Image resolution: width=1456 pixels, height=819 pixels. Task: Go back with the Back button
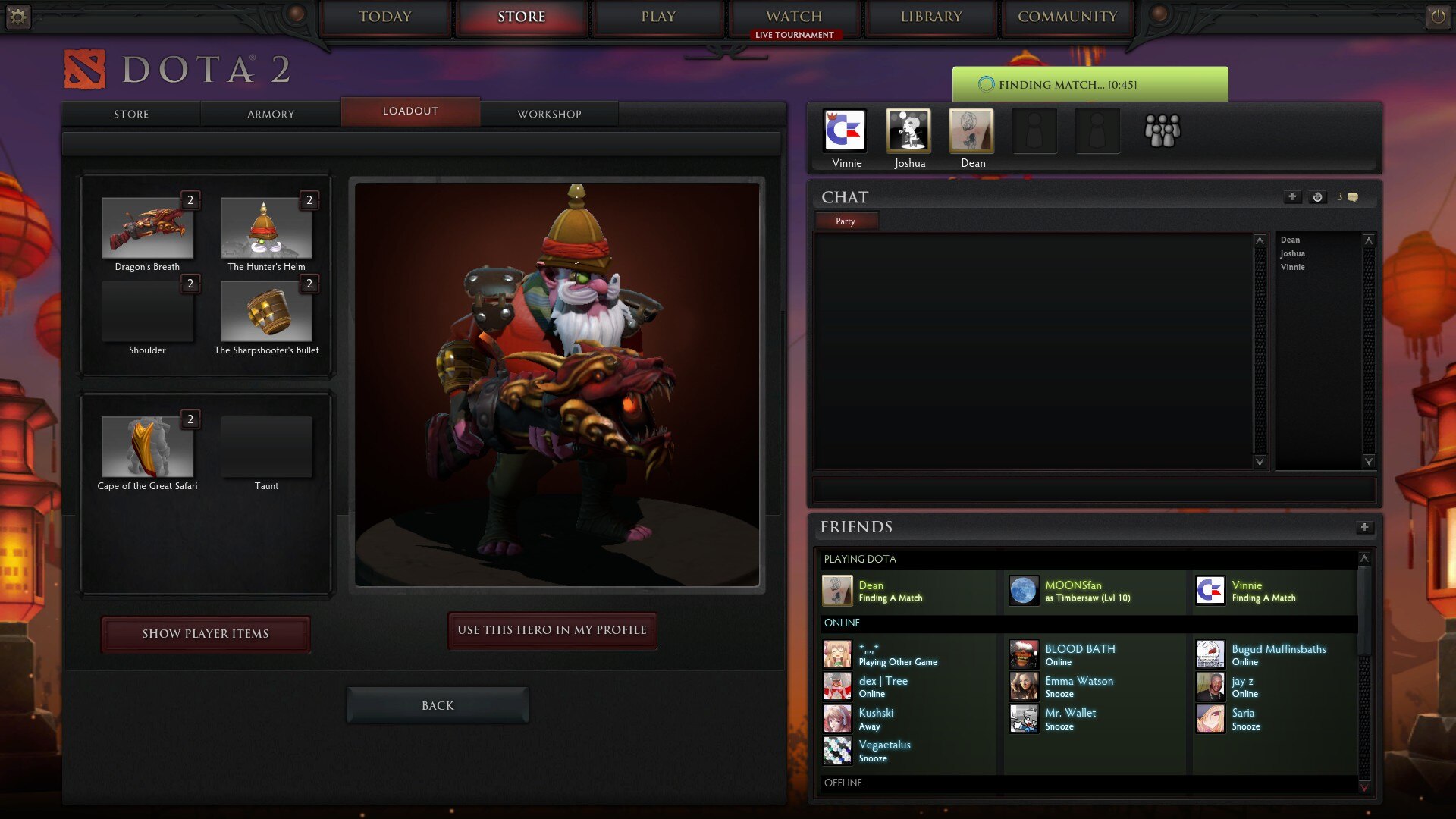(438, 706)
